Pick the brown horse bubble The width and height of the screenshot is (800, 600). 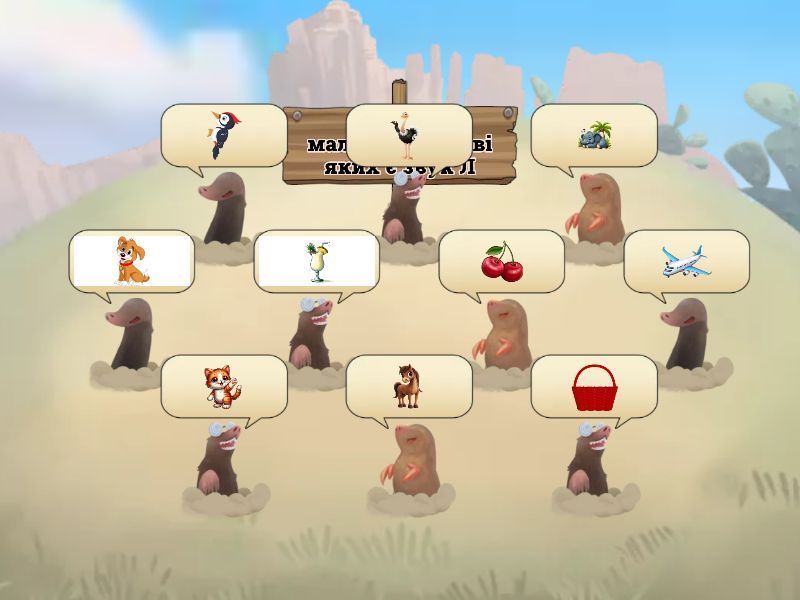(x=408, y=386)
